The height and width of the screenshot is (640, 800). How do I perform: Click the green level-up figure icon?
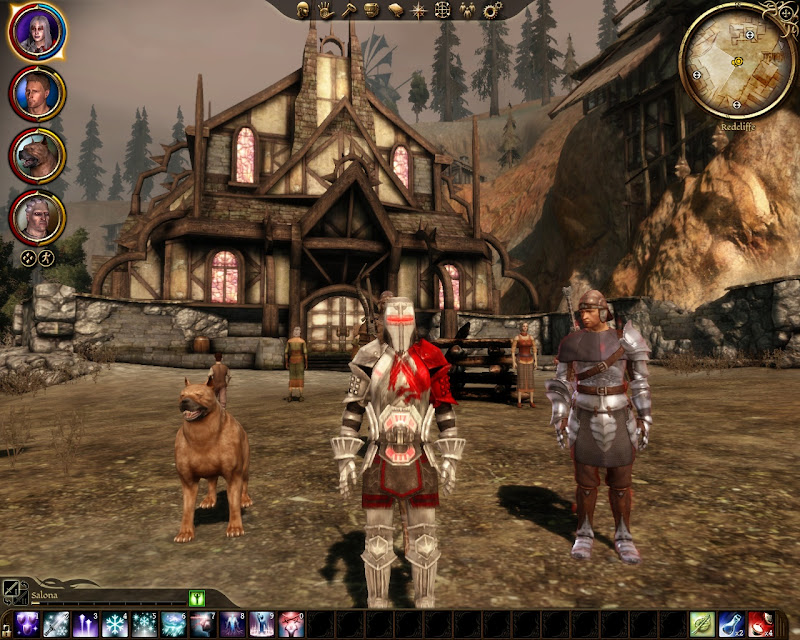point(196,598)
